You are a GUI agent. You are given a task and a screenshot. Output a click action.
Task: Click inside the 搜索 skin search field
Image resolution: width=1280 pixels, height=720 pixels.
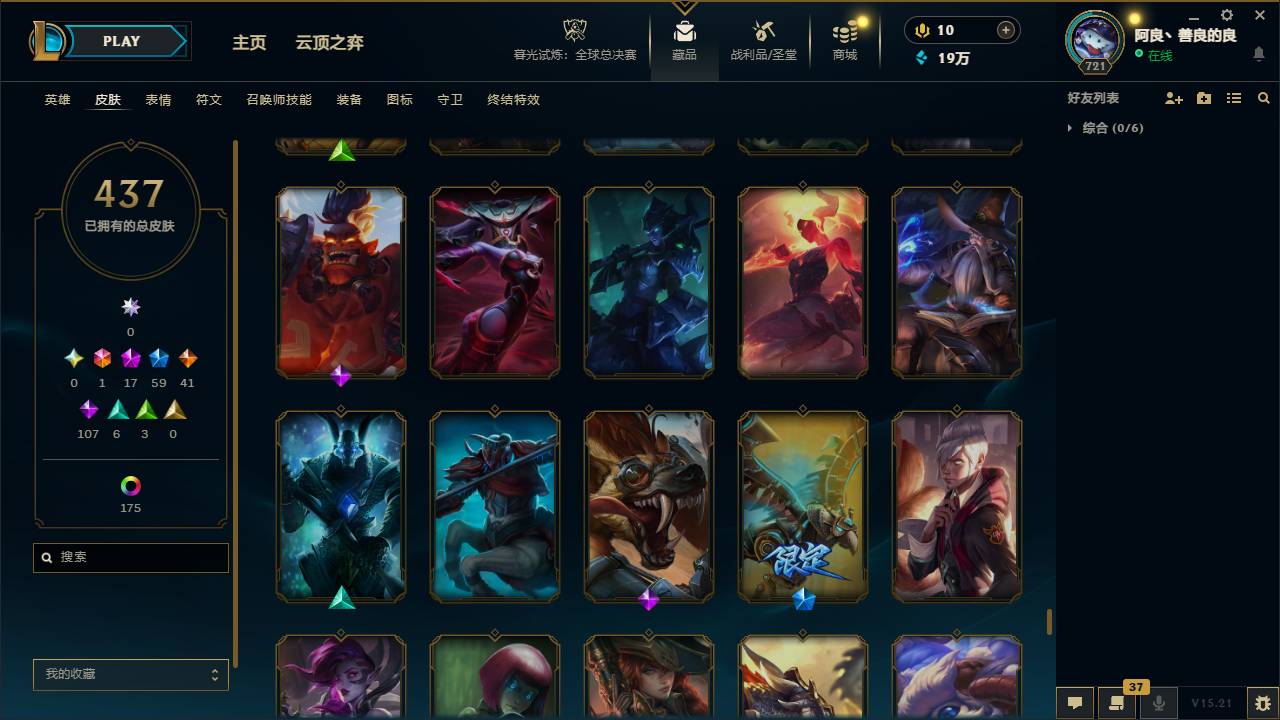pos(130,557)
